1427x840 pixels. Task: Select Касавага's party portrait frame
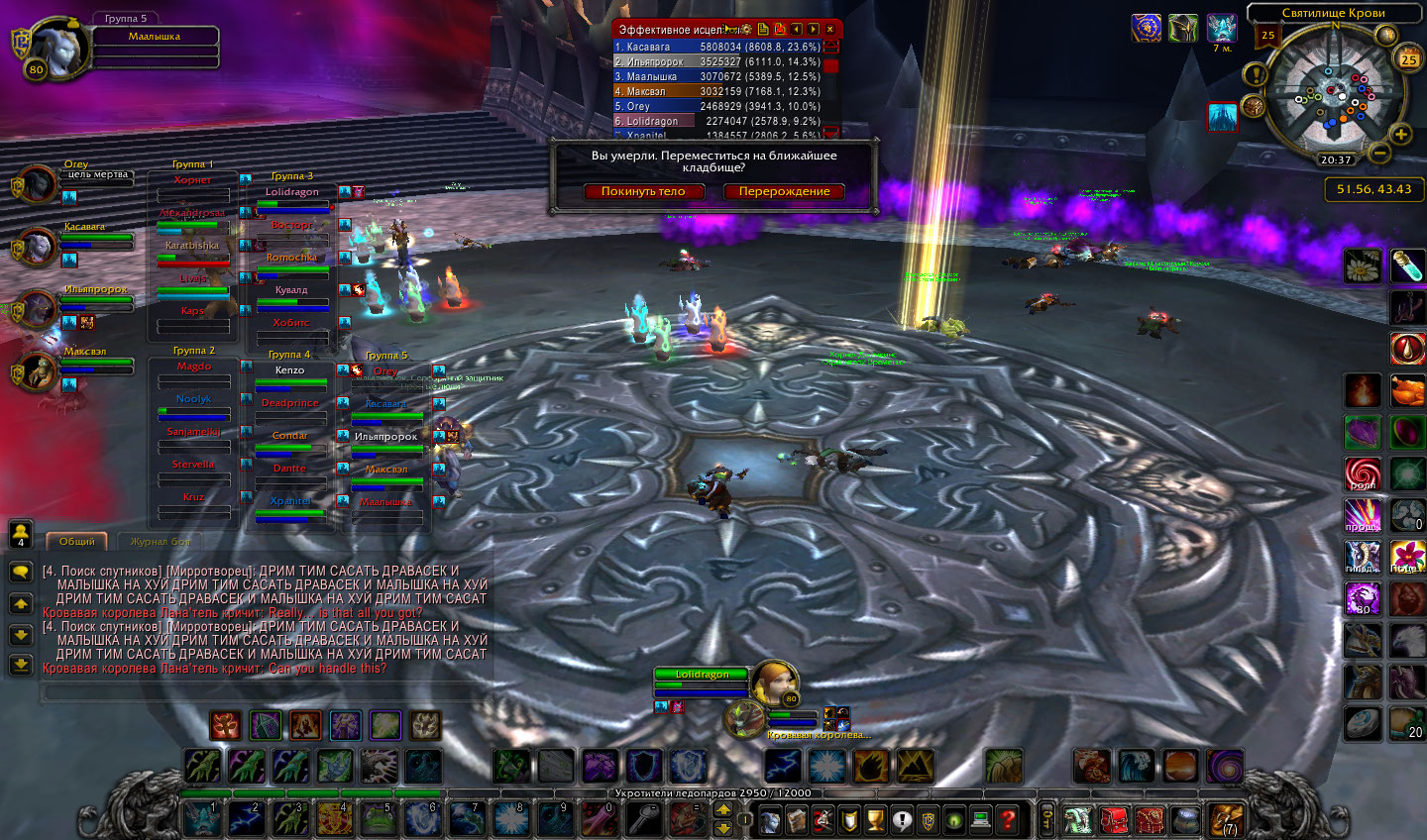point(38,248)
